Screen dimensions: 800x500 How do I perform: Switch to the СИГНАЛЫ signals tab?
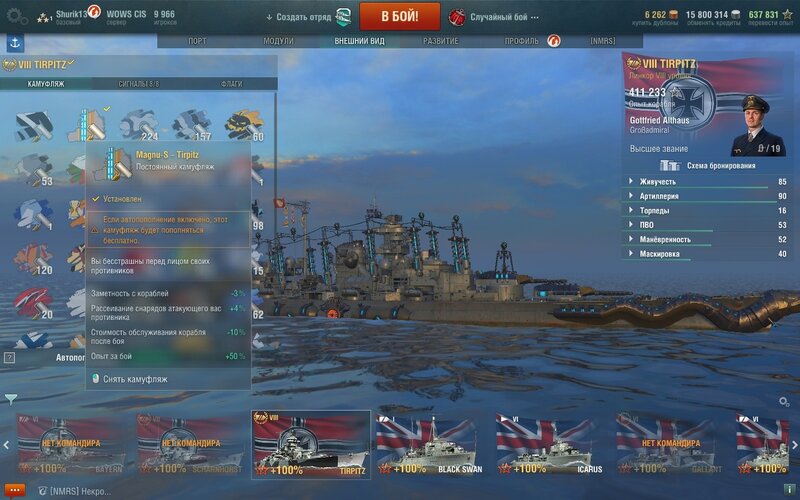pyautogui.click(x=139, y=84)
